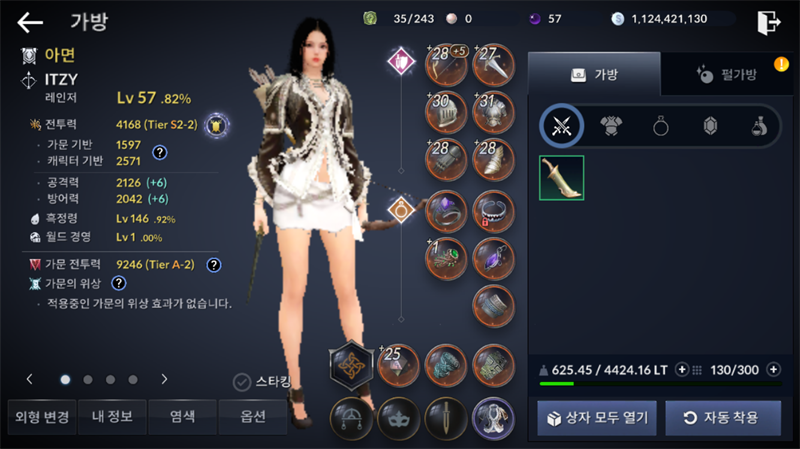Show help for 가문 전투력
The image size is (800, 449).
[x=213, y=265]
